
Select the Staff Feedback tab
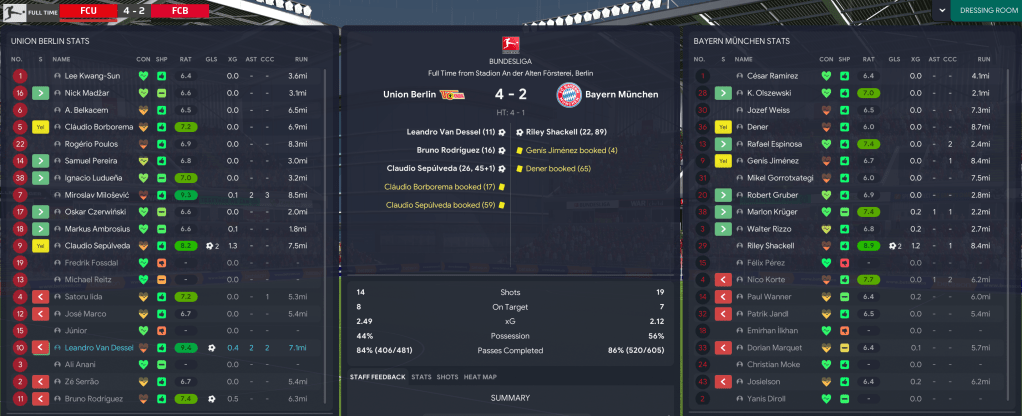378,377
